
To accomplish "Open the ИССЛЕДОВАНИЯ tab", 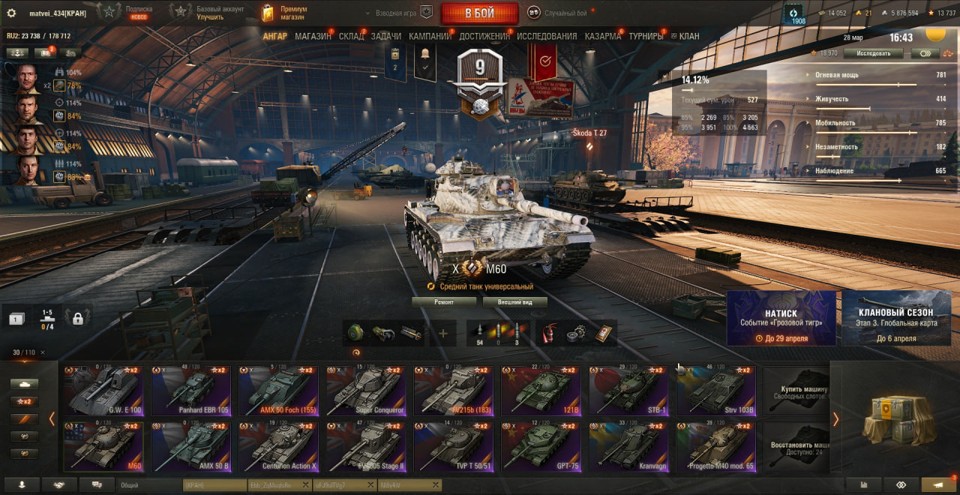I will tap(547, 36).
